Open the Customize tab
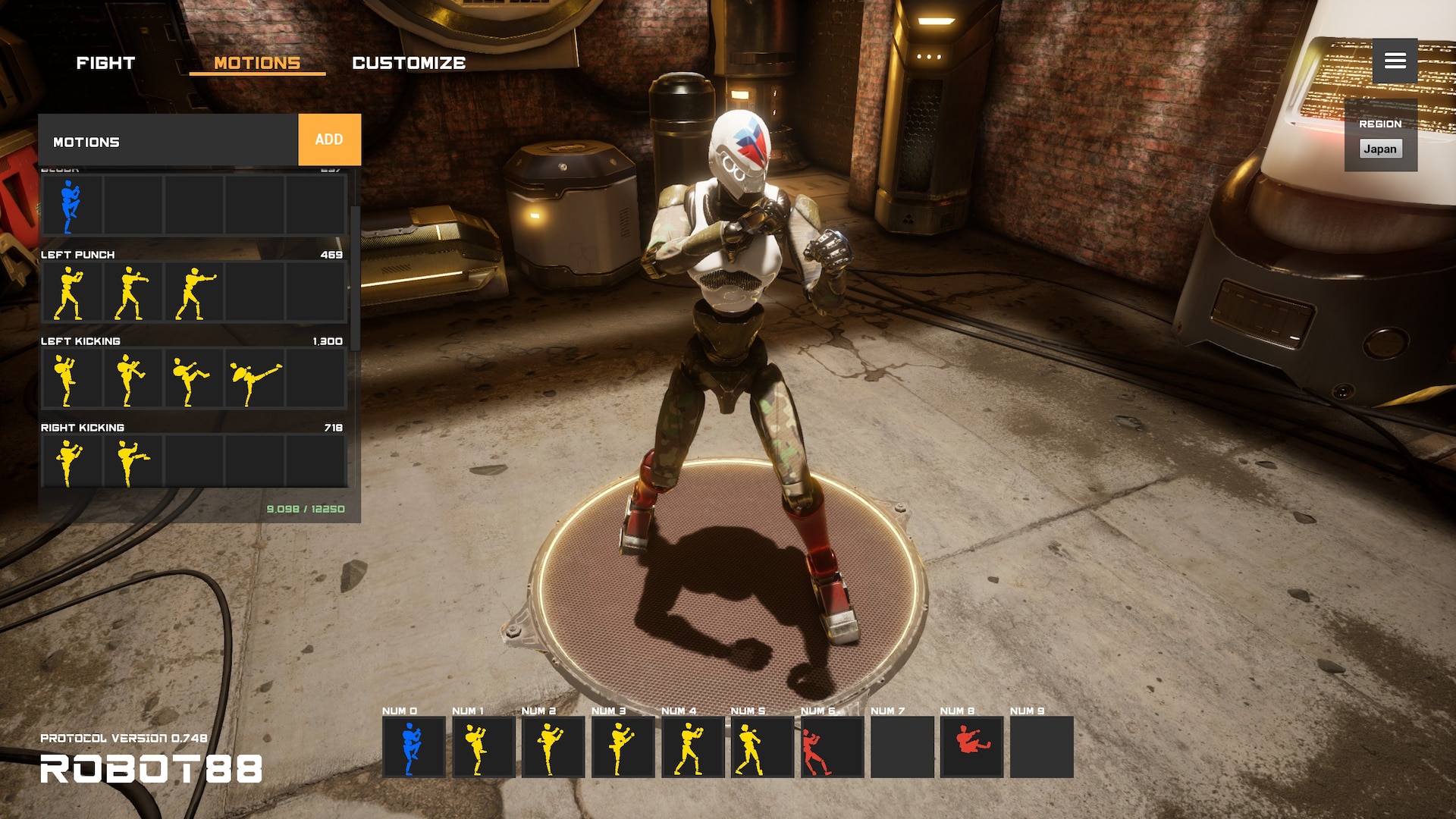The width and height of the screenshot is (1456, 819). 409,63
